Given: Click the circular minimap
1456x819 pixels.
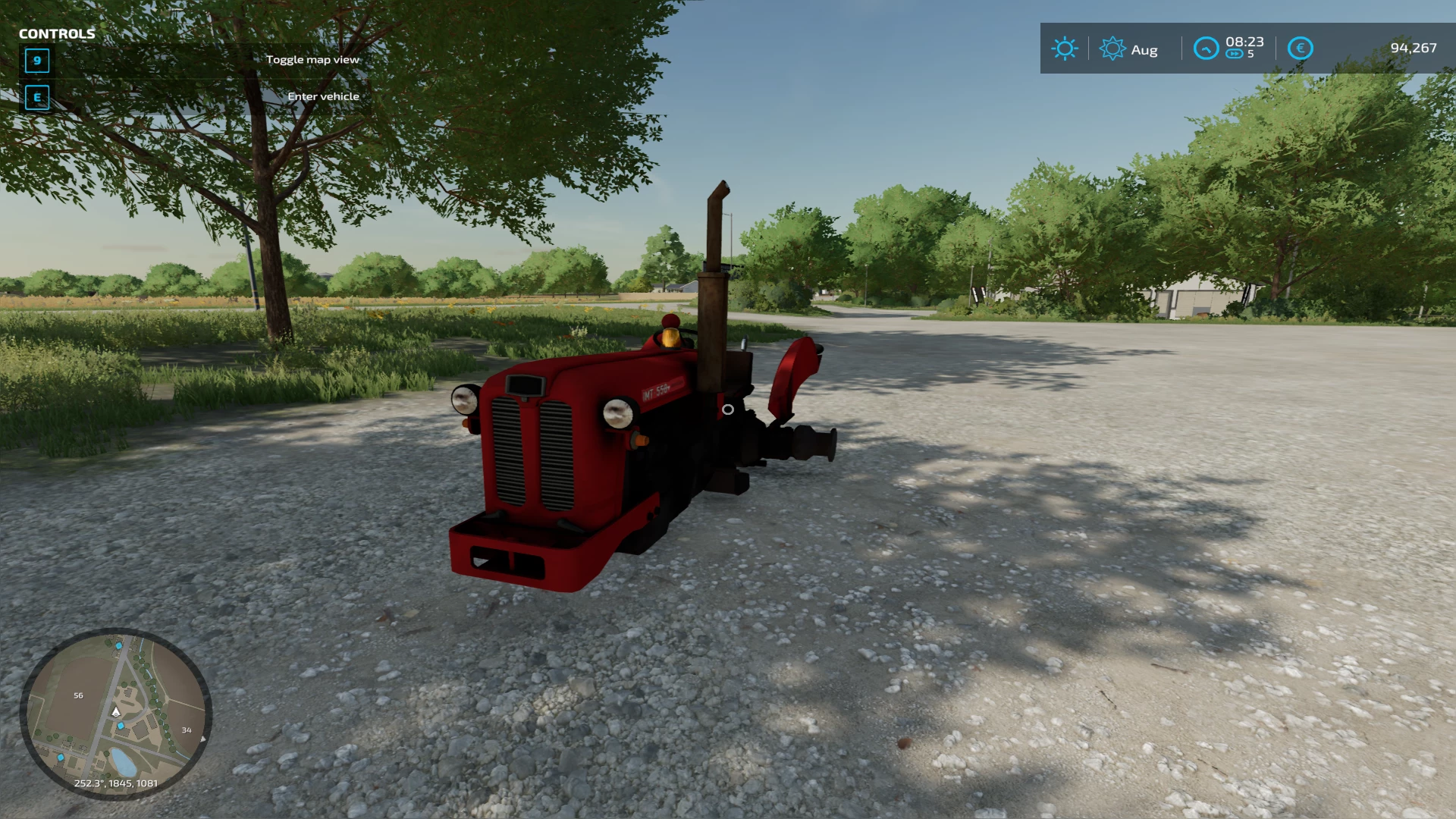Looking at the screenshot, I should [116, 714].
